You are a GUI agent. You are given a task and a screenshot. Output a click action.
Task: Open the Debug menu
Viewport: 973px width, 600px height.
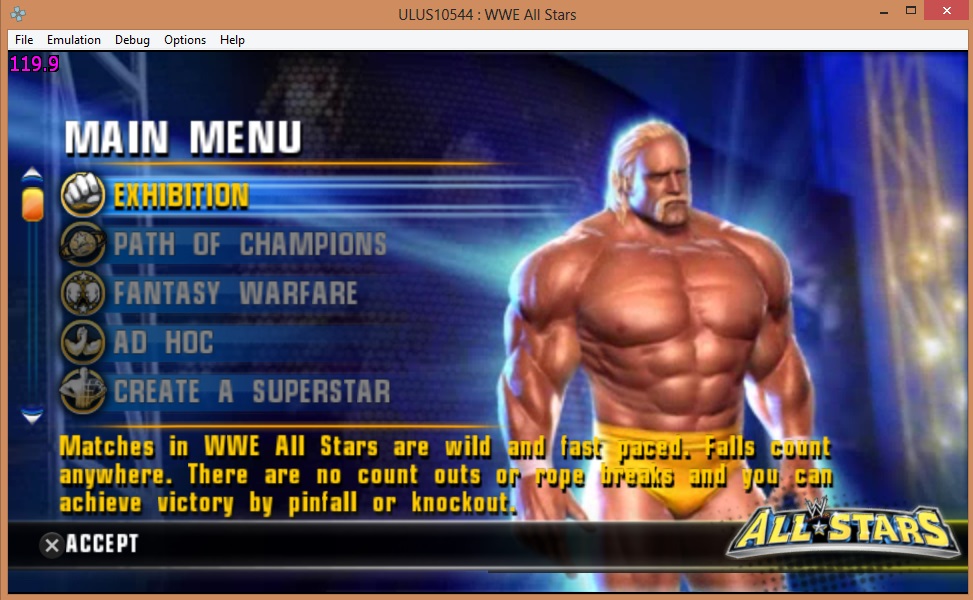(x=132, y=40)
